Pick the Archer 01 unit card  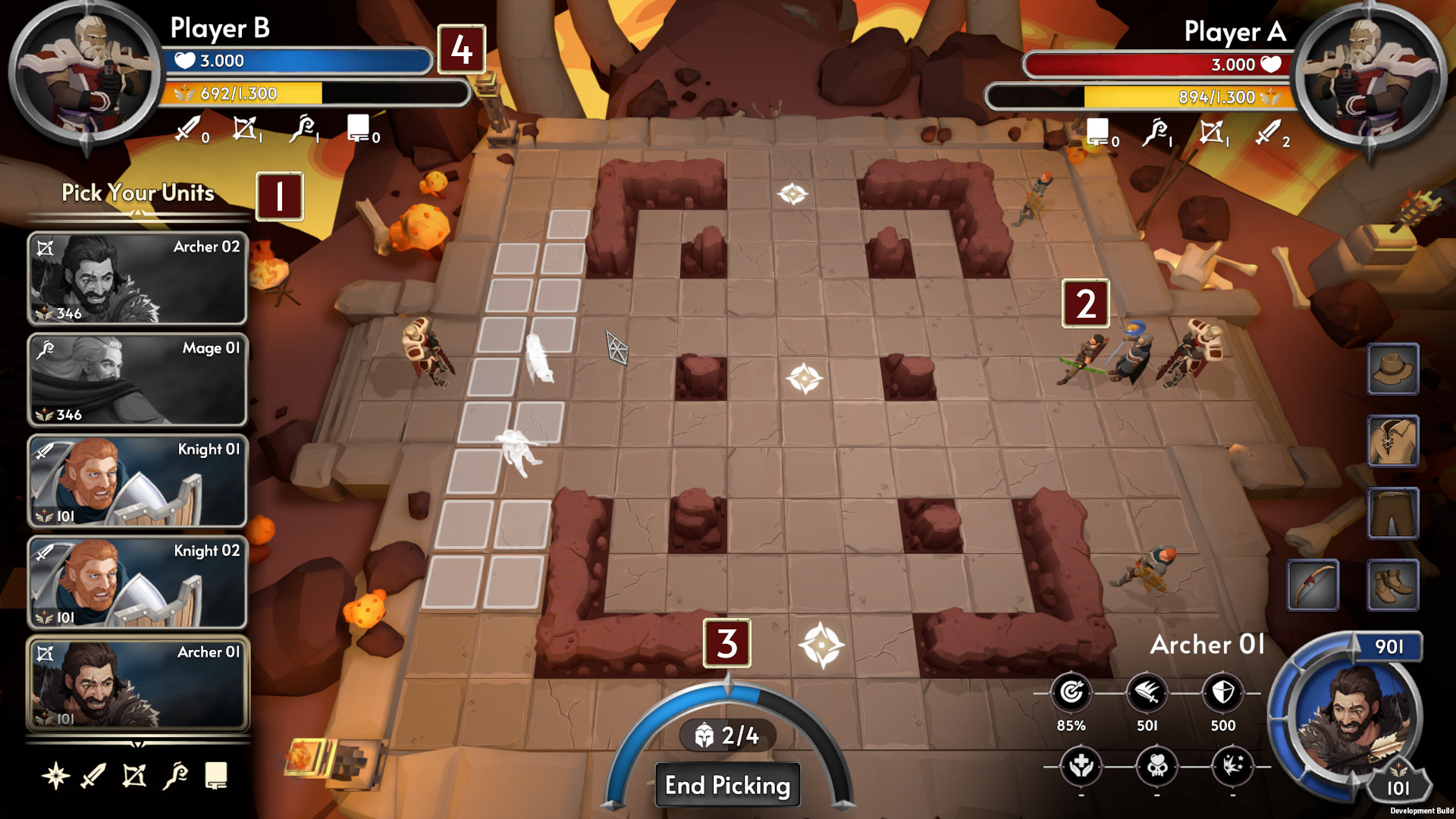point(137,684)
